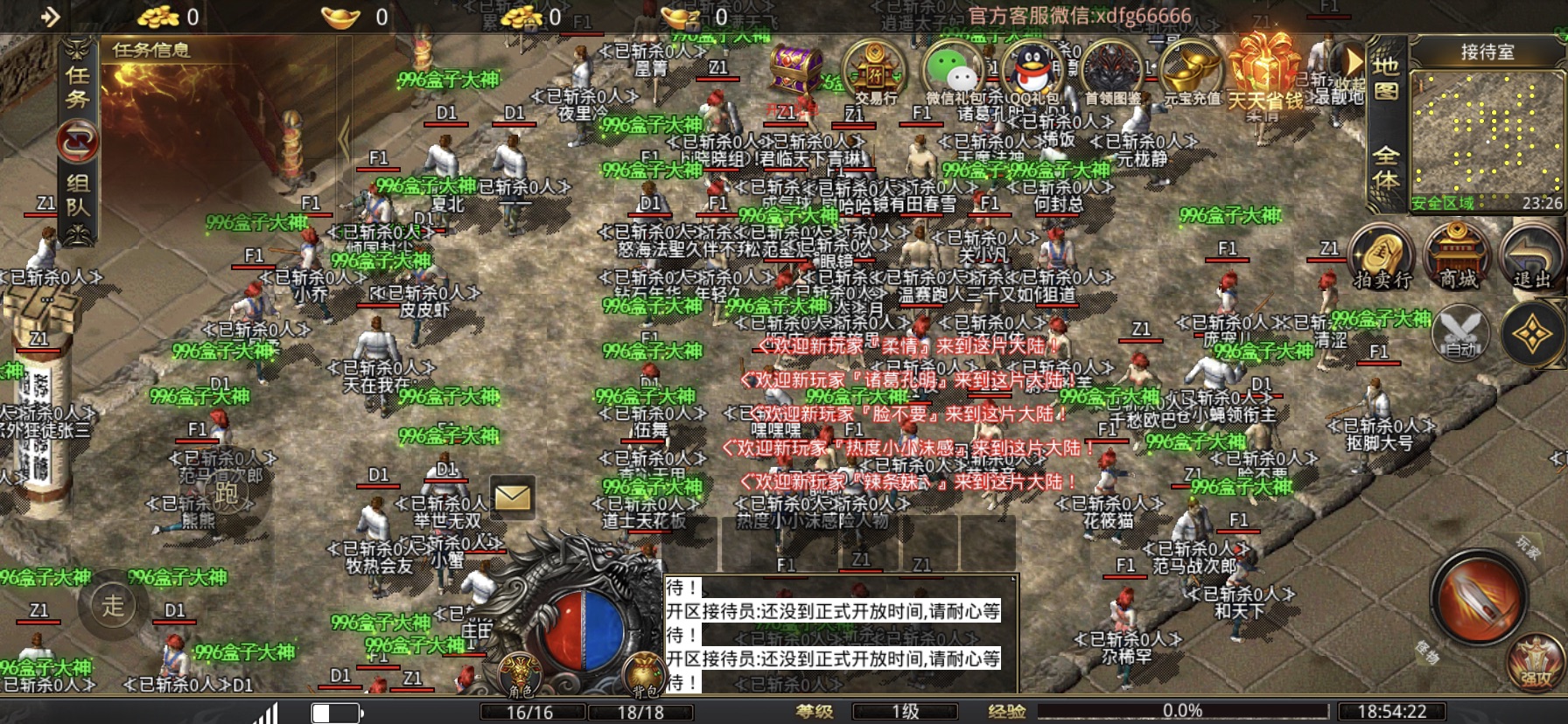Click the 接待室 minimap
Image resolution: width=1568 pixels, height=724 pixels.
(x=1487, y=131)
